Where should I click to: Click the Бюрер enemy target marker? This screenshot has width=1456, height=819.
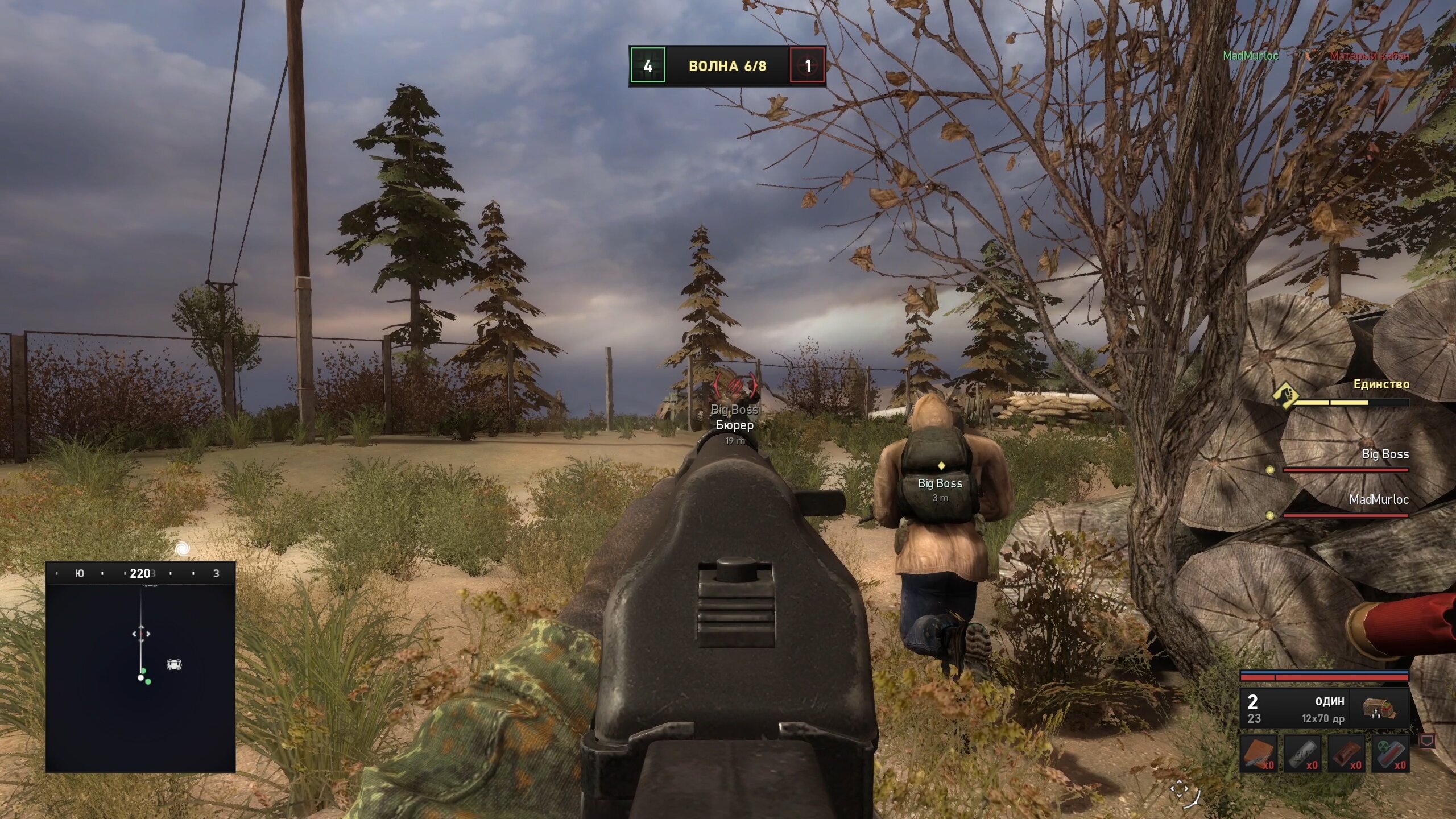pyautogui.click(x=735, y=387)
